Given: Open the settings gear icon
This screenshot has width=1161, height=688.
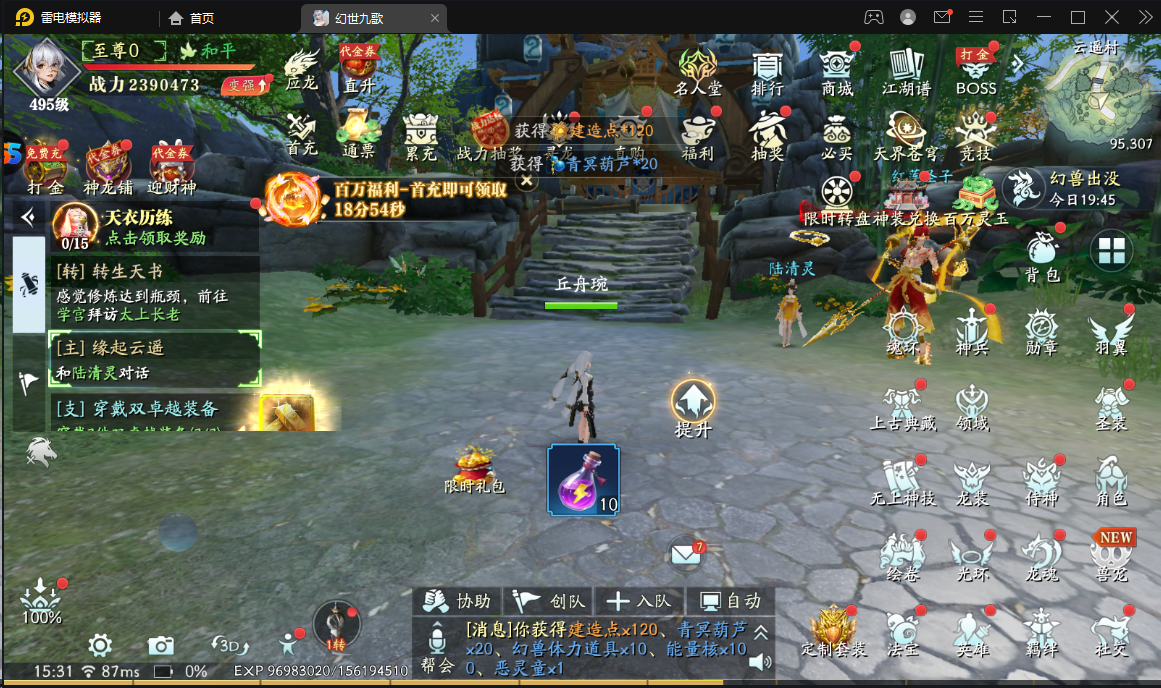Looking at the screenshot, I should coord(99,645).
